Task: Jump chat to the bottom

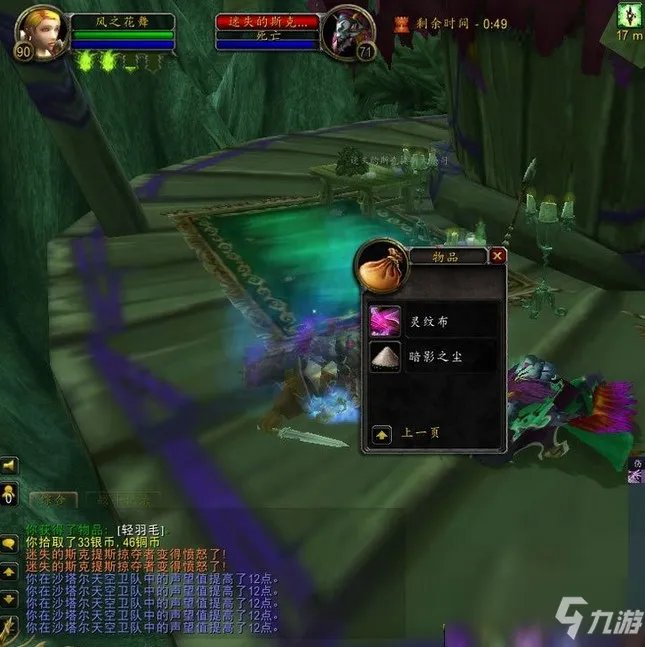Action: 9,626
